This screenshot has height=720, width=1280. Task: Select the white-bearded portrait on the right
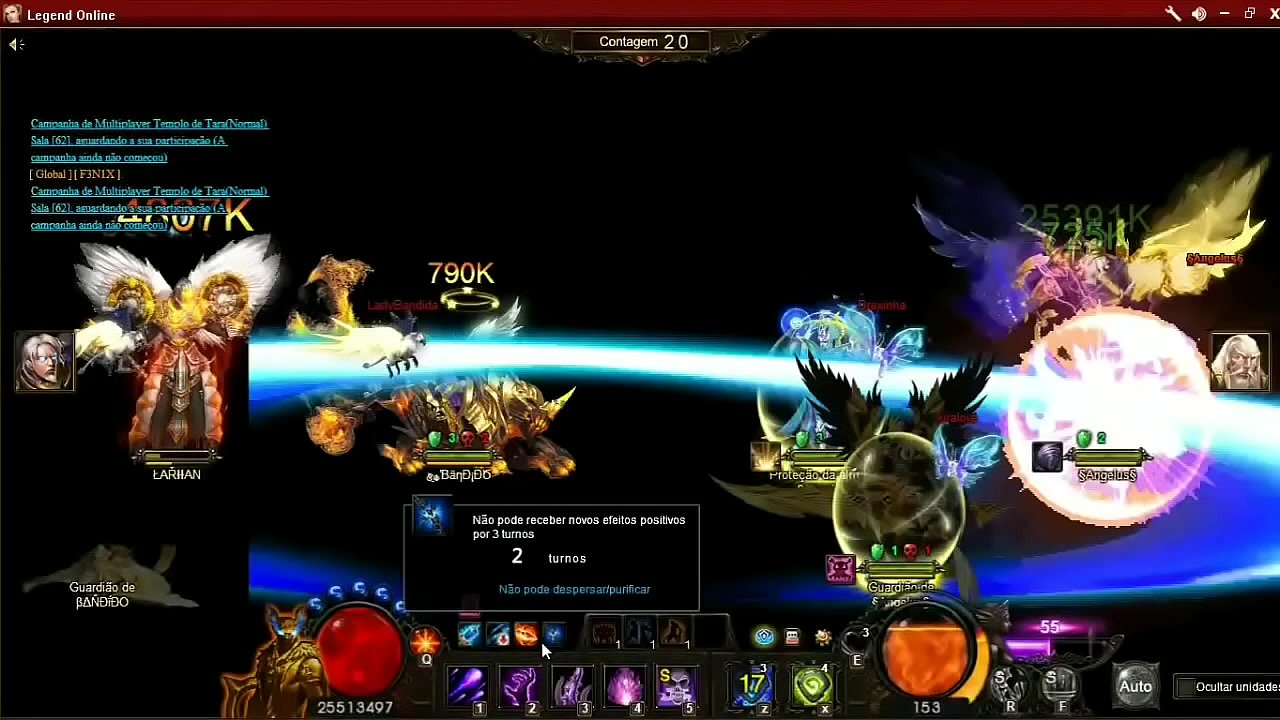(x=1240, y=362)
